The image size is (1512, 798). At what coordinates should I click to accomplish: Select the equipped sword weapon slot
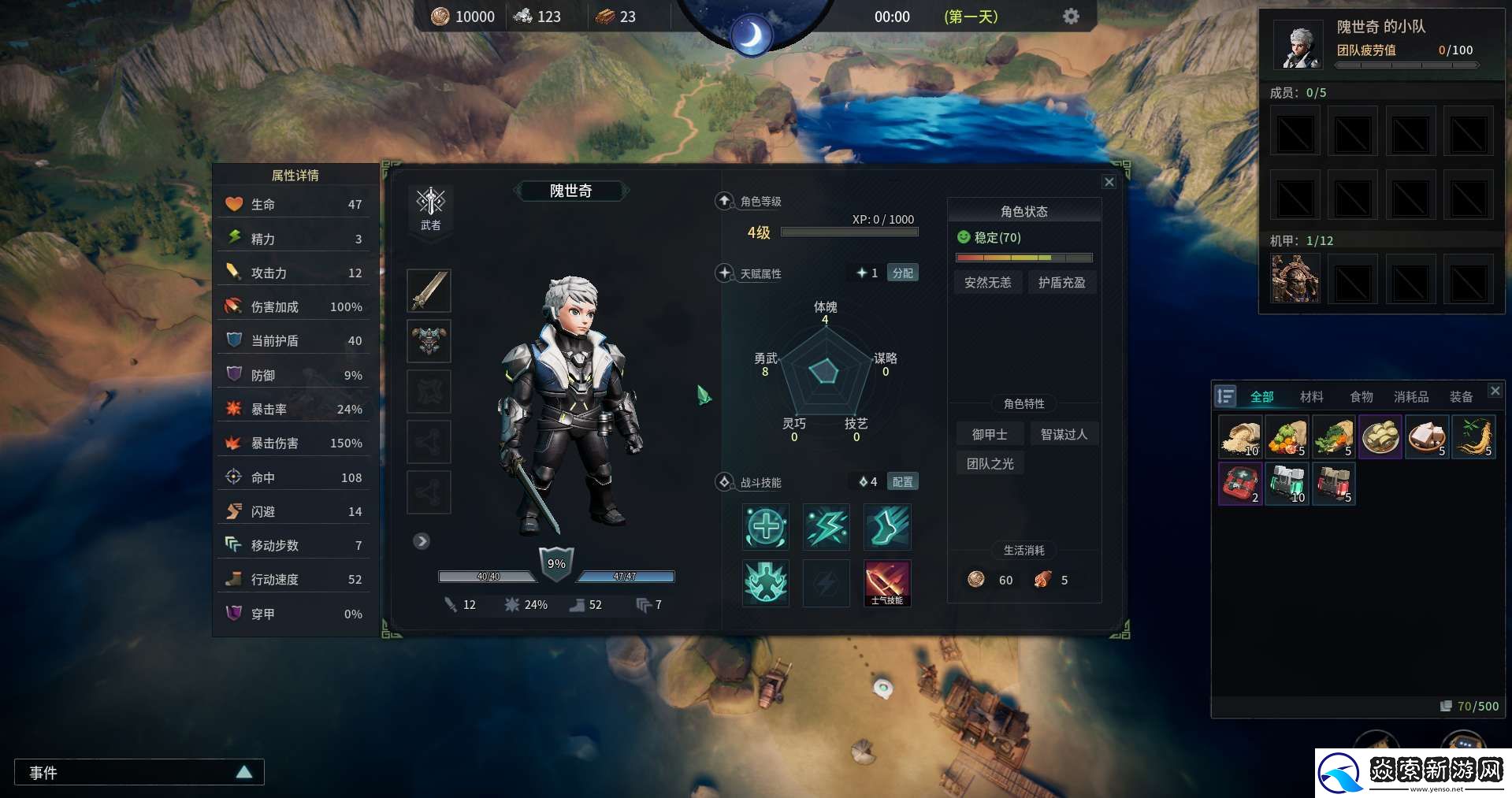429,290
